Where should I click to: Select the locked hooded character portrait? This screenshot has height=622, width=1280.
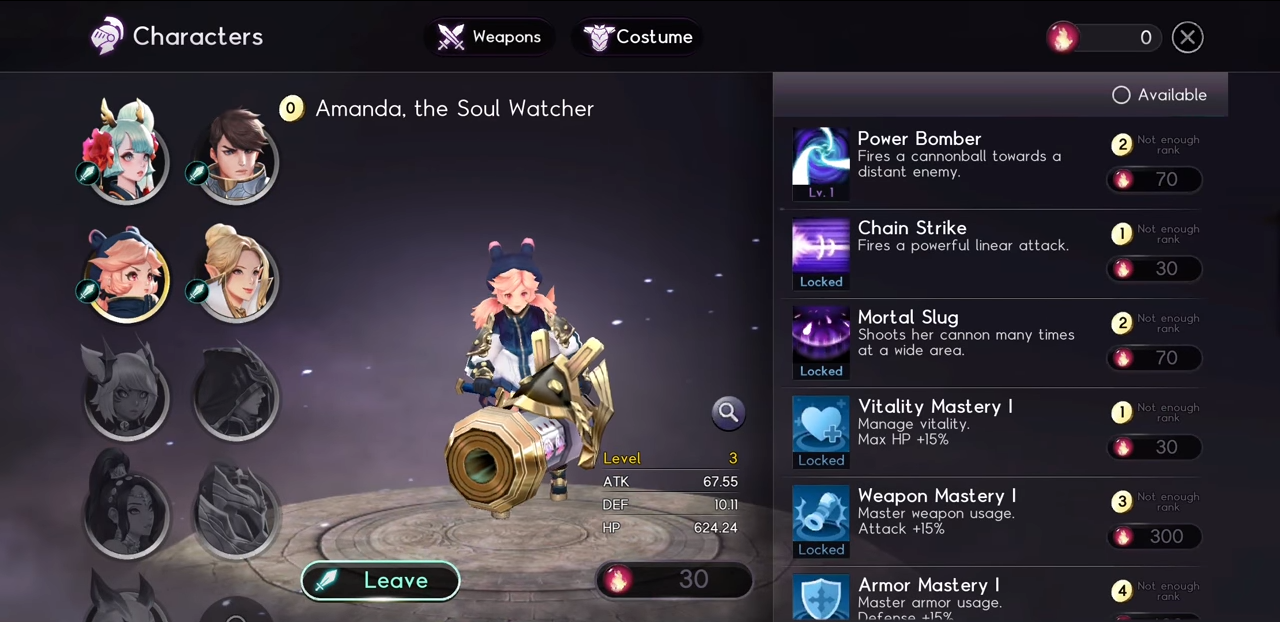coord(236,392)
